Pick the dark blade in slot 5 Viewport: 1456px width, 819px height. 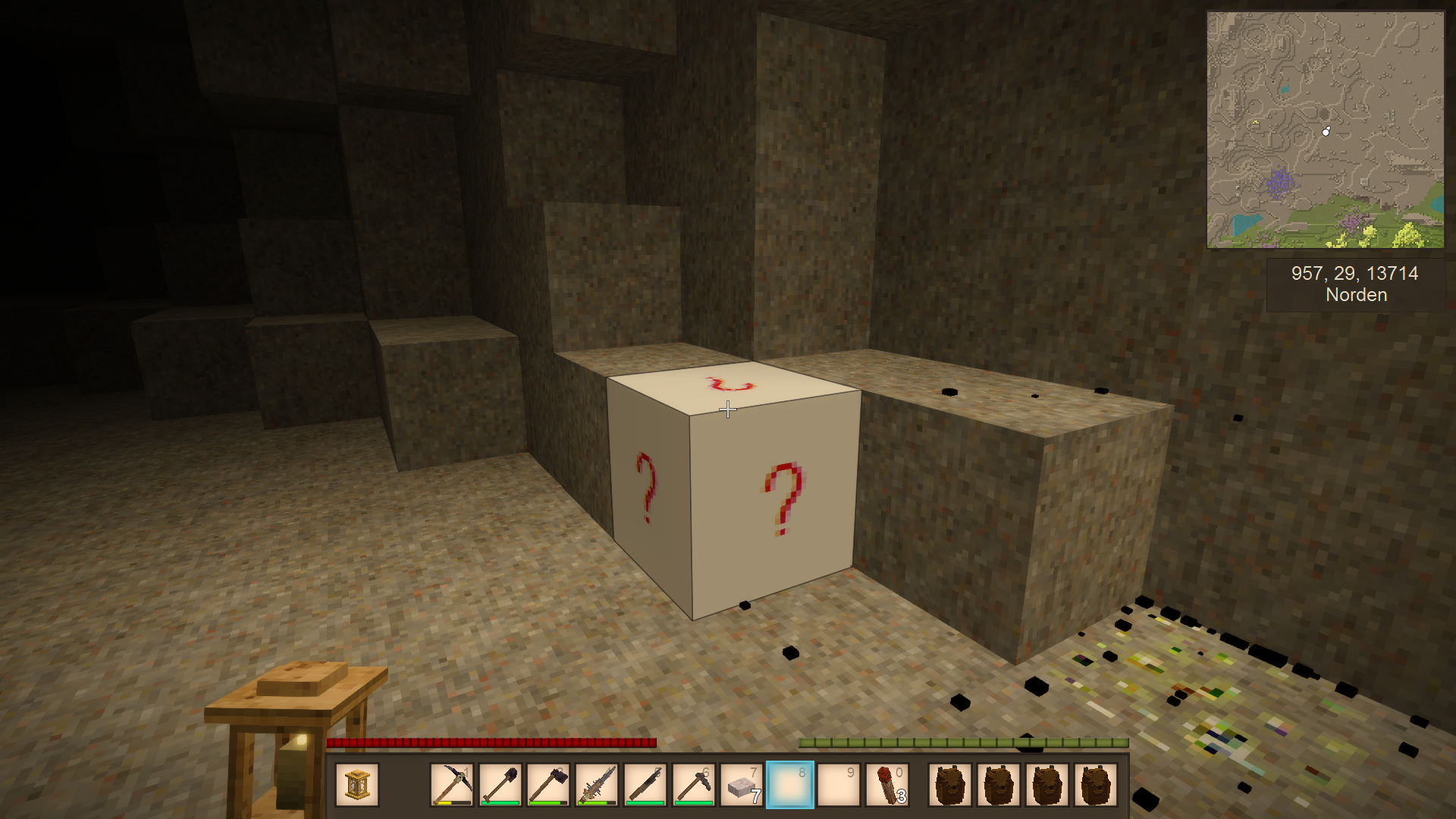(646, 784)
